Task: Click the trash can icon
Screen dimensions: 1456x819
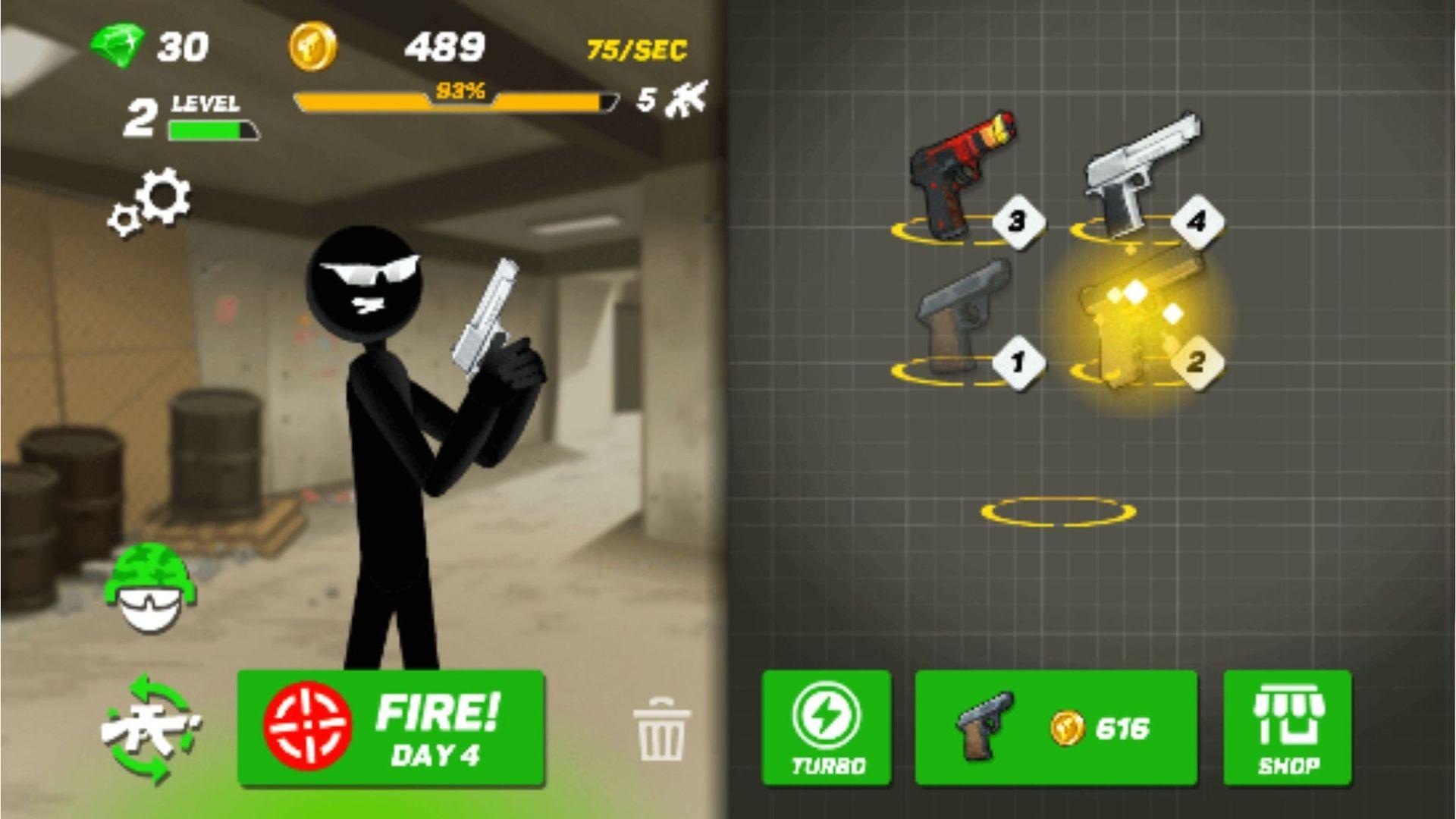Action: [x=661, y=730]
